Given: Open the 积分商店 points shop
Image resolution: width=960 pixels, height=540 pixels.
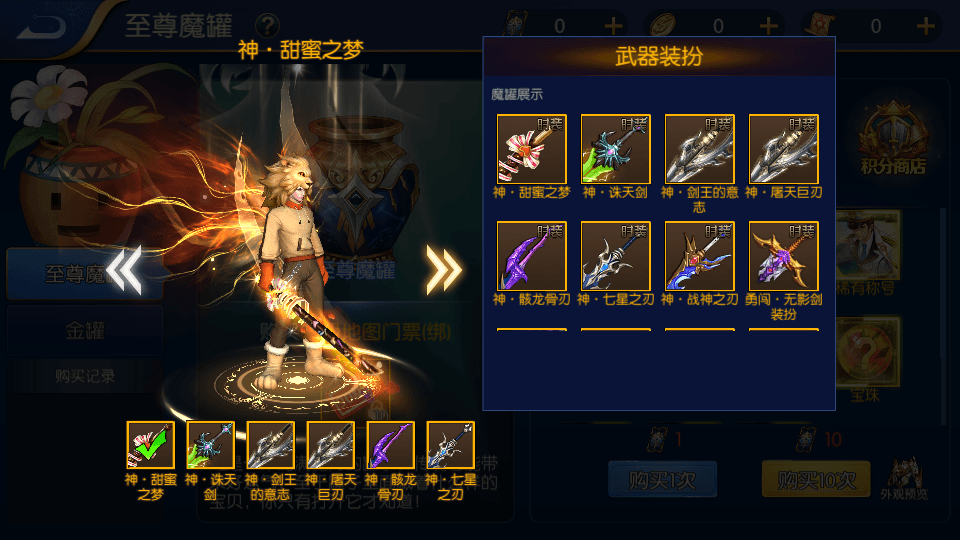Looking at the screenshot, I should coord(893,145).
